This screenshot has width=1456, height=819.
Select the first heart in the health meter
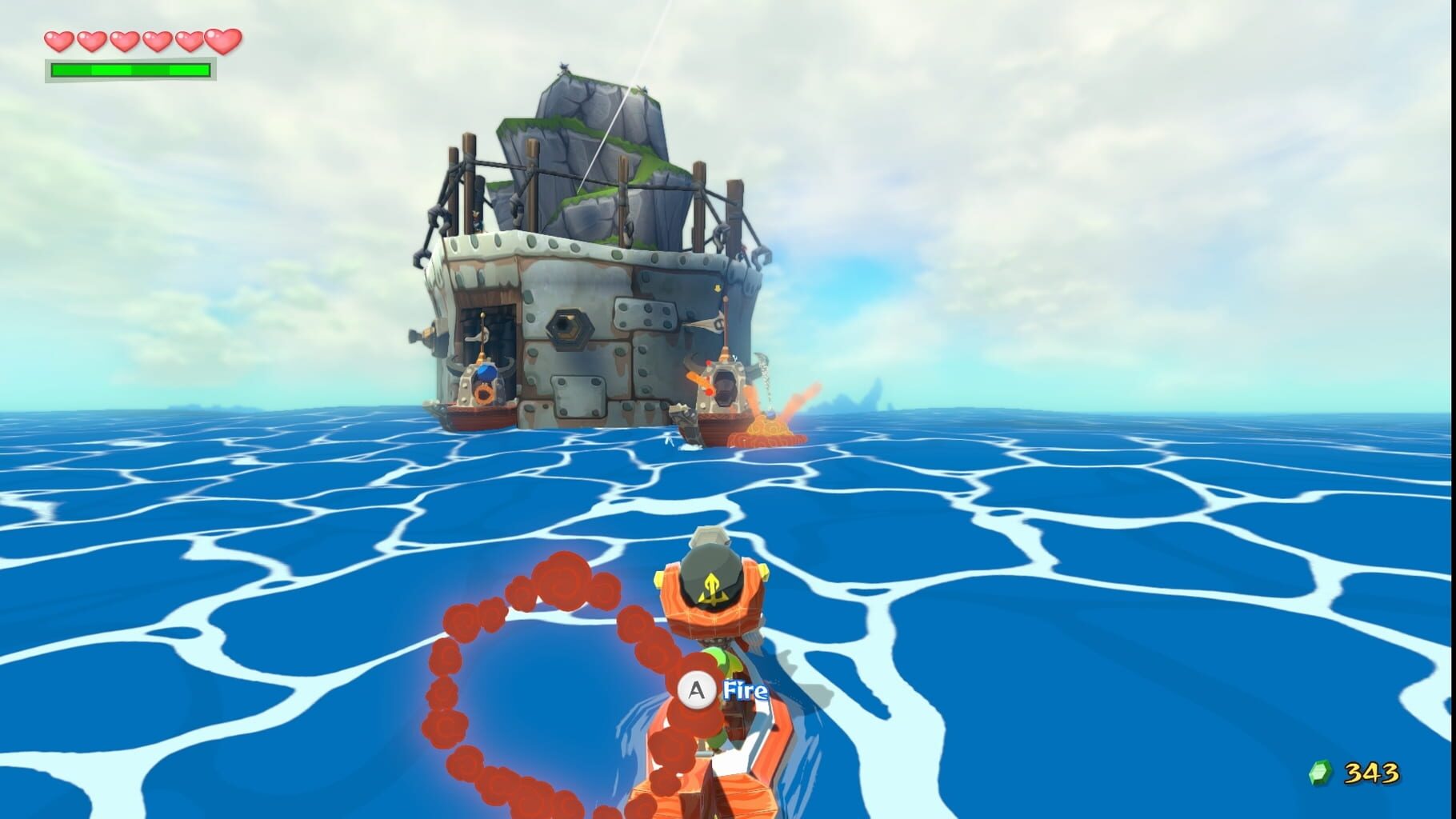58,42
